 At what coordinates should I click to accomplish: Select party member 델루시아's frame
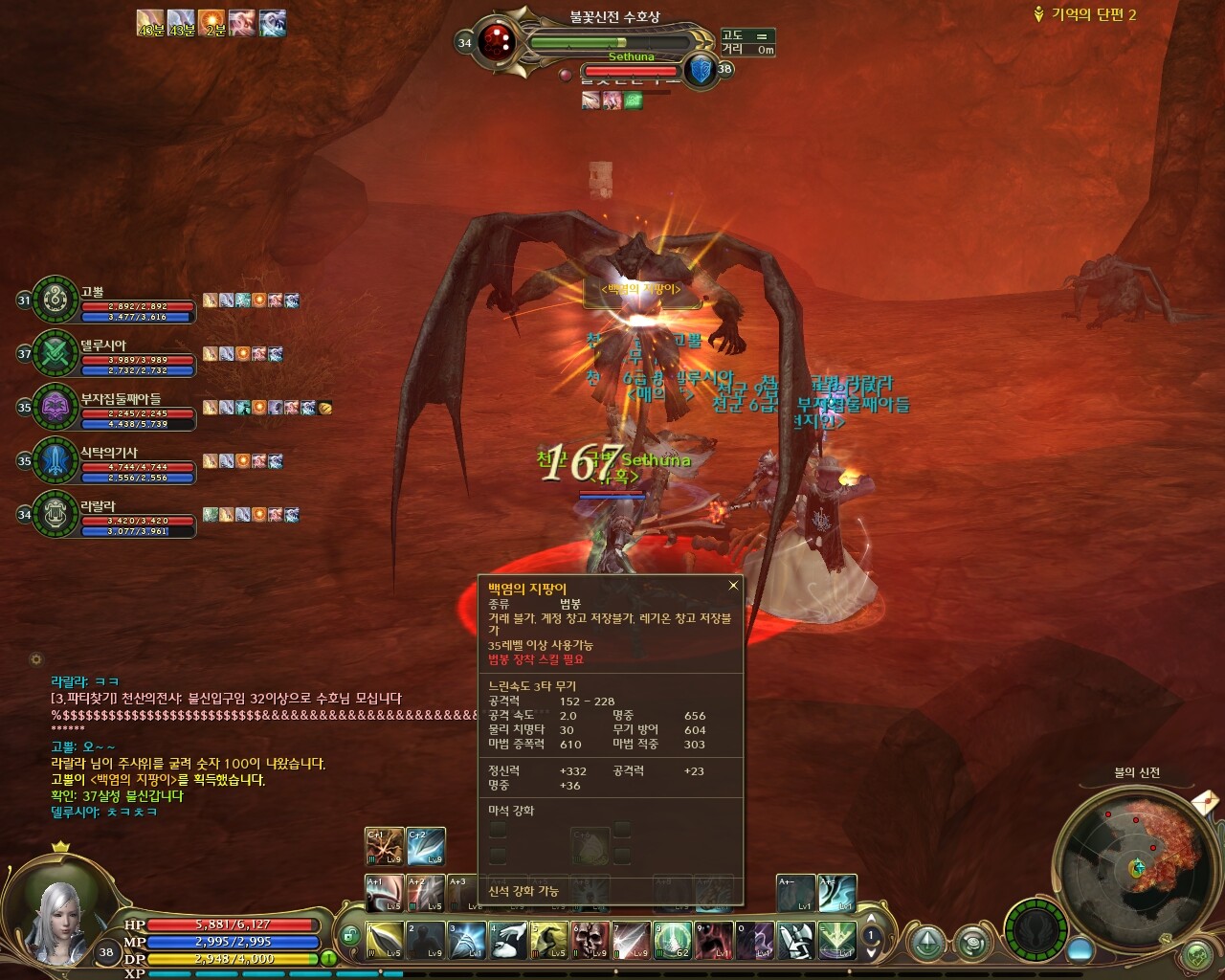click(56, 354)
